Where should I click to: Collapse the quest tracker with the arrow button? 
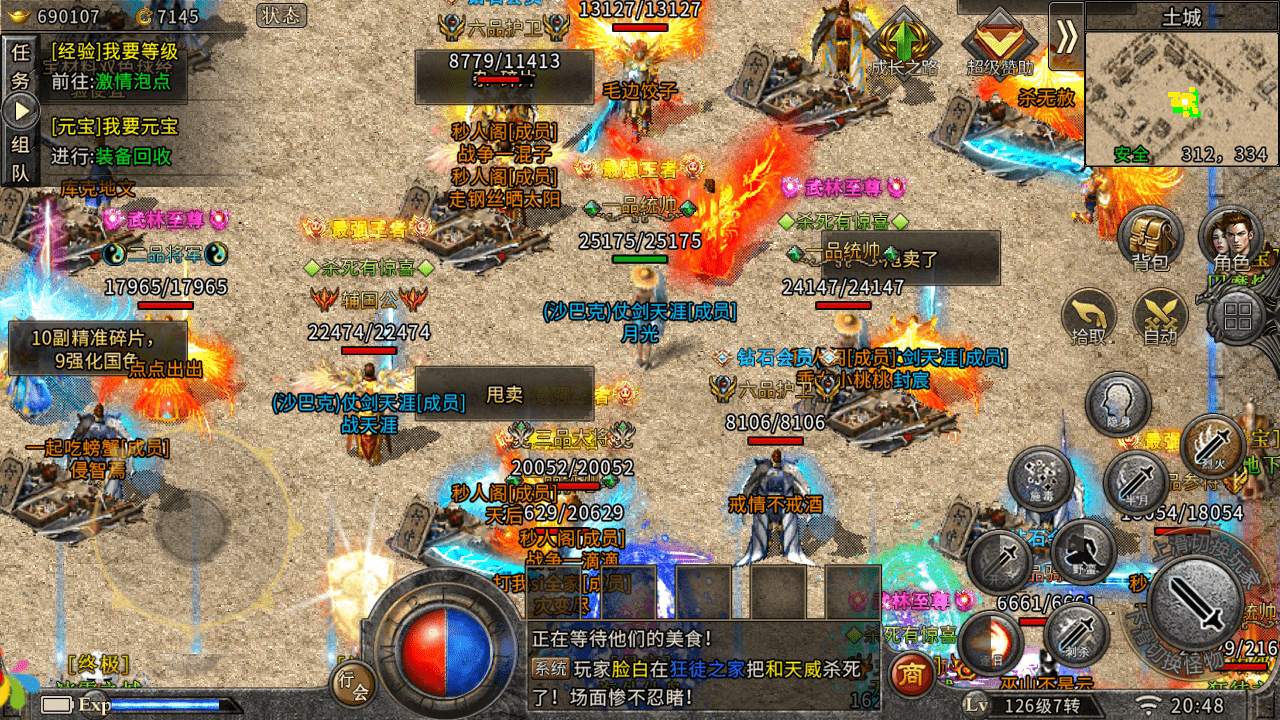click(21, 110)
